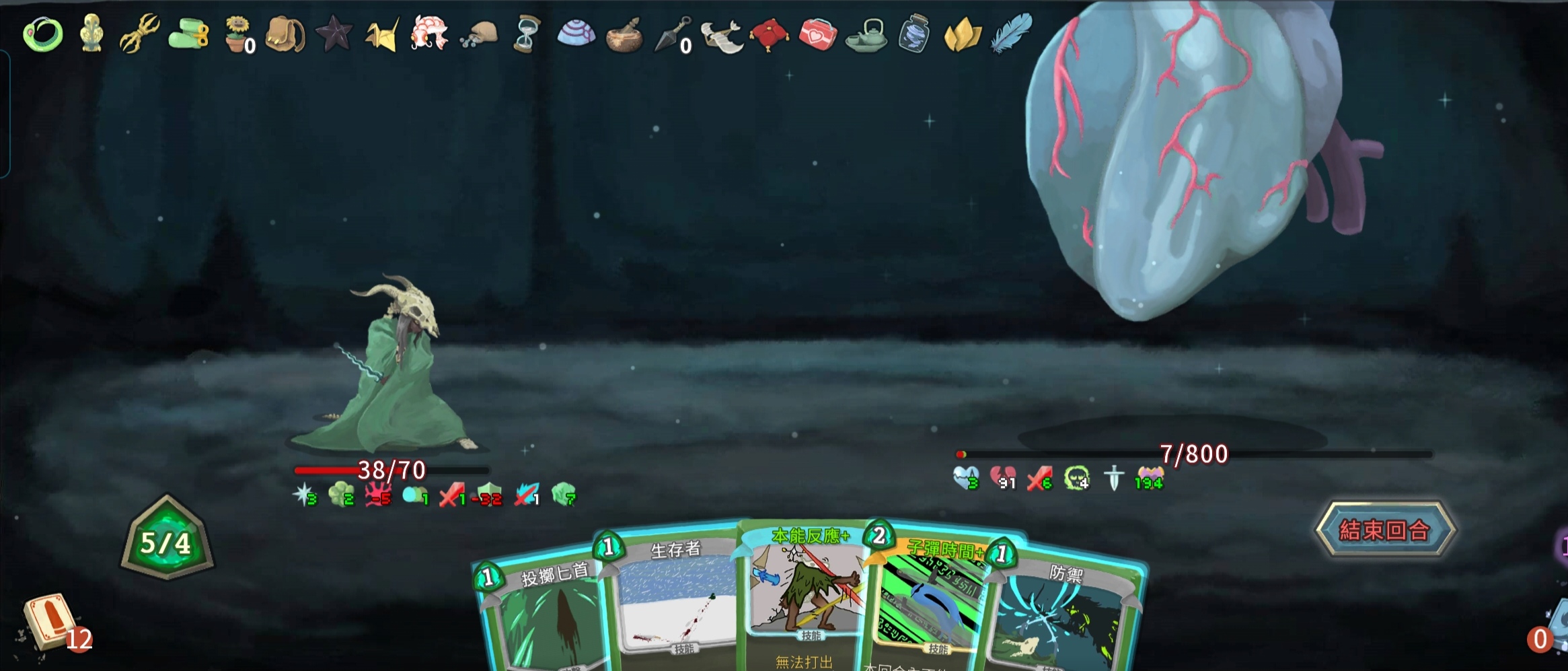
Task: Examine the teapot relic
Action: click(x=866, y=35)
